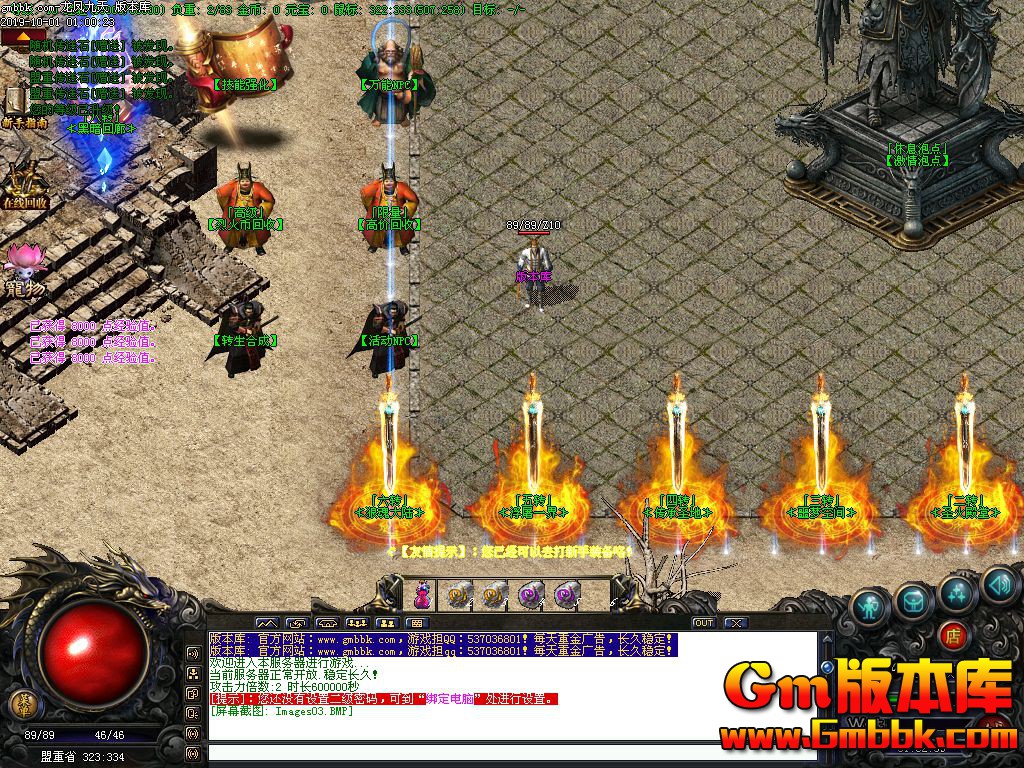Open the skills sparkle round button

[x=957, y=592]
